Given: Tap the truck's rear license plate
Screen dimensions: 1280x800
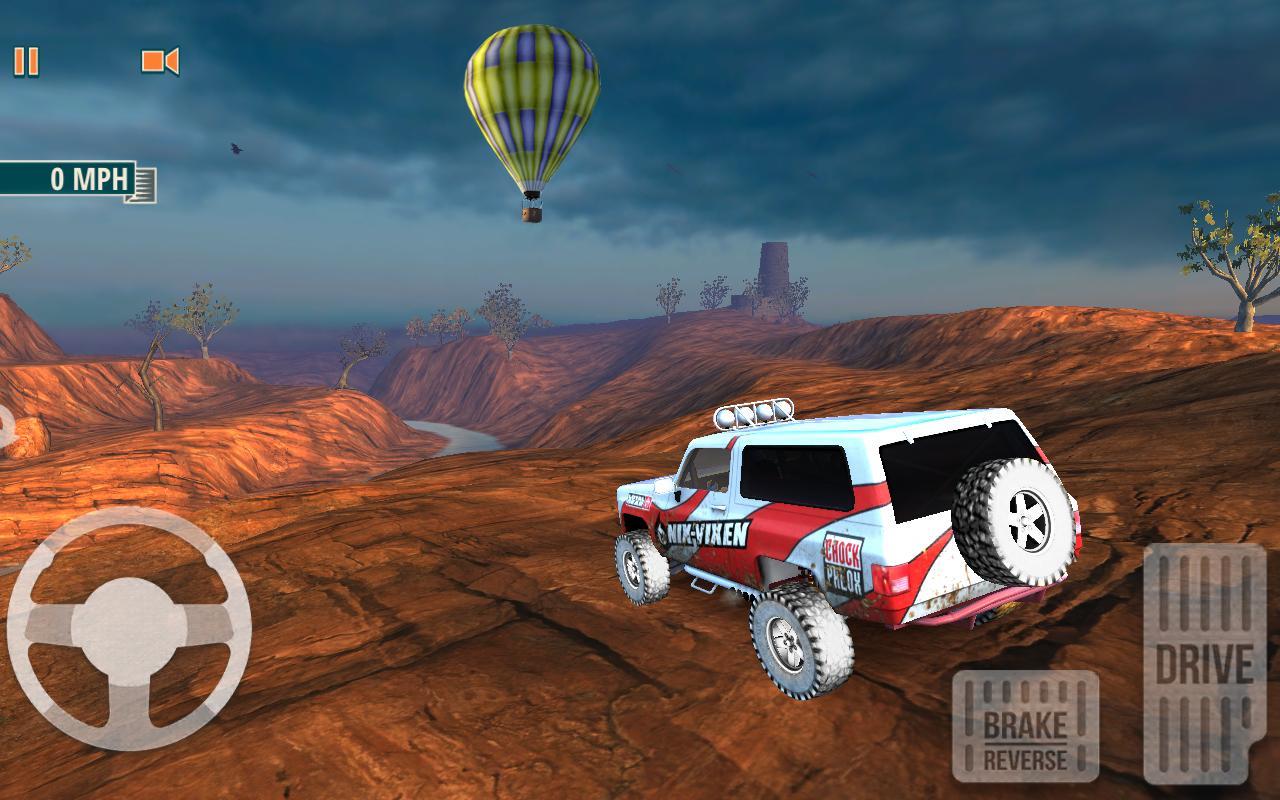Looking at the screenshot, I should point(897,583).
